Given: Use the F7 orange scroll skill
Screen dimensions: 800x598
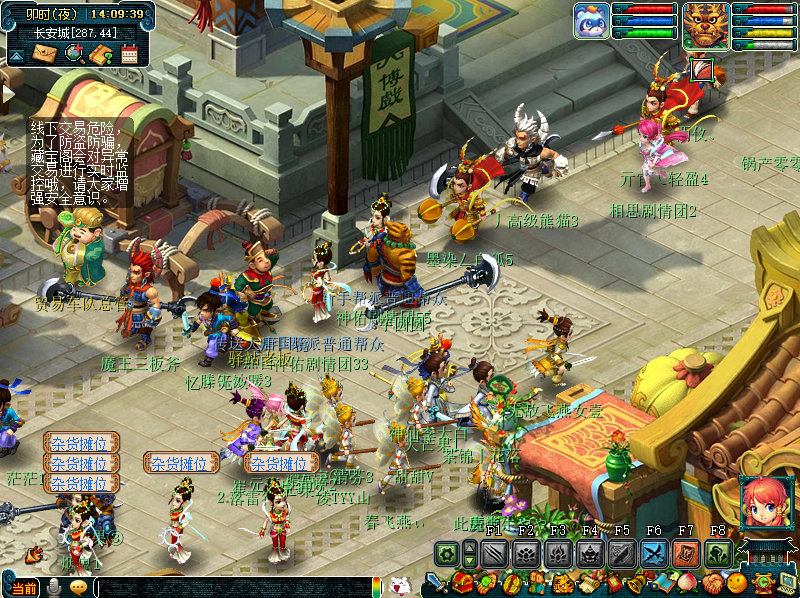Looking at the screenshot, I should [x=686, y=552].
